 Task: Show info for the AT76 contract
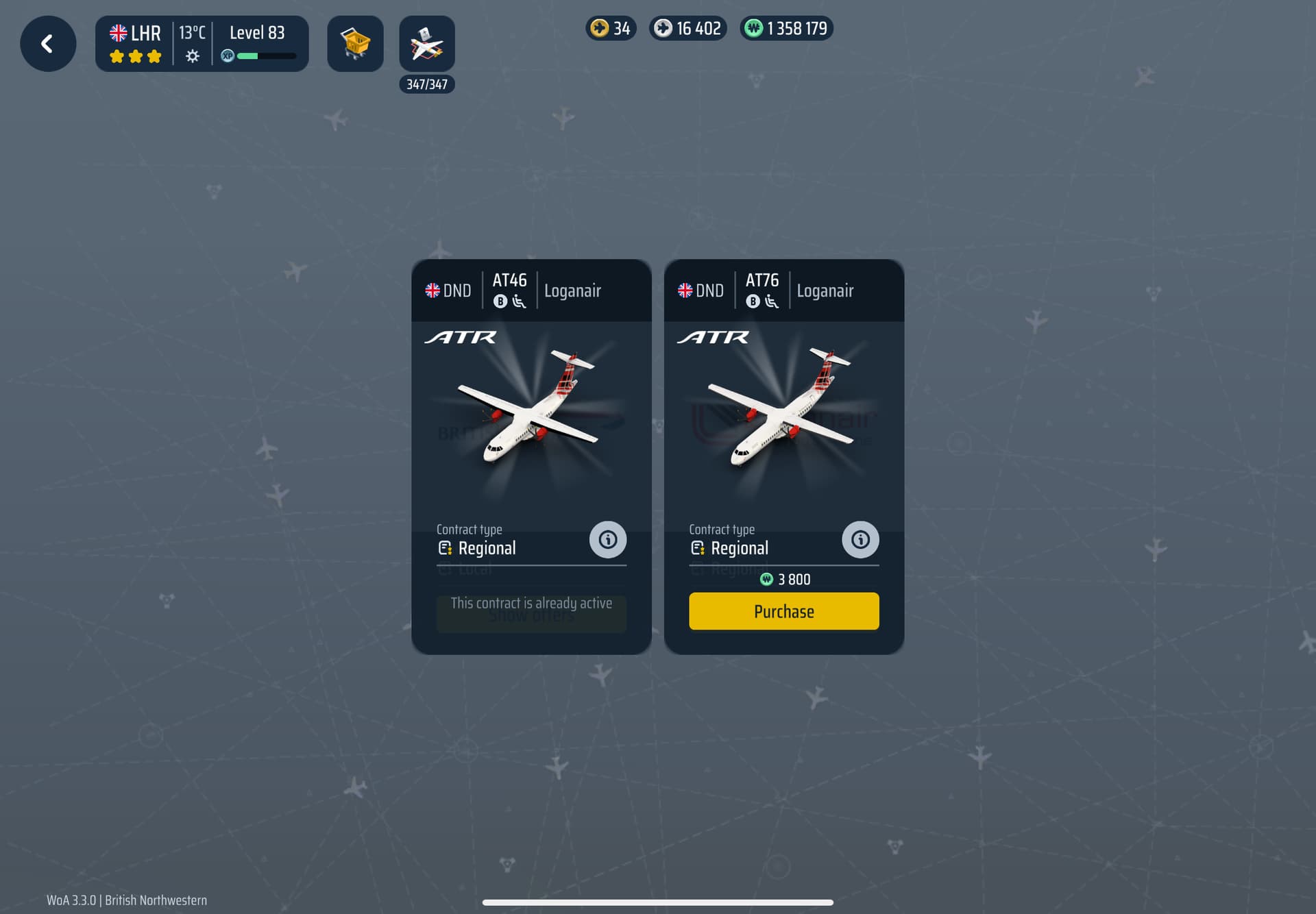(860, 540)
